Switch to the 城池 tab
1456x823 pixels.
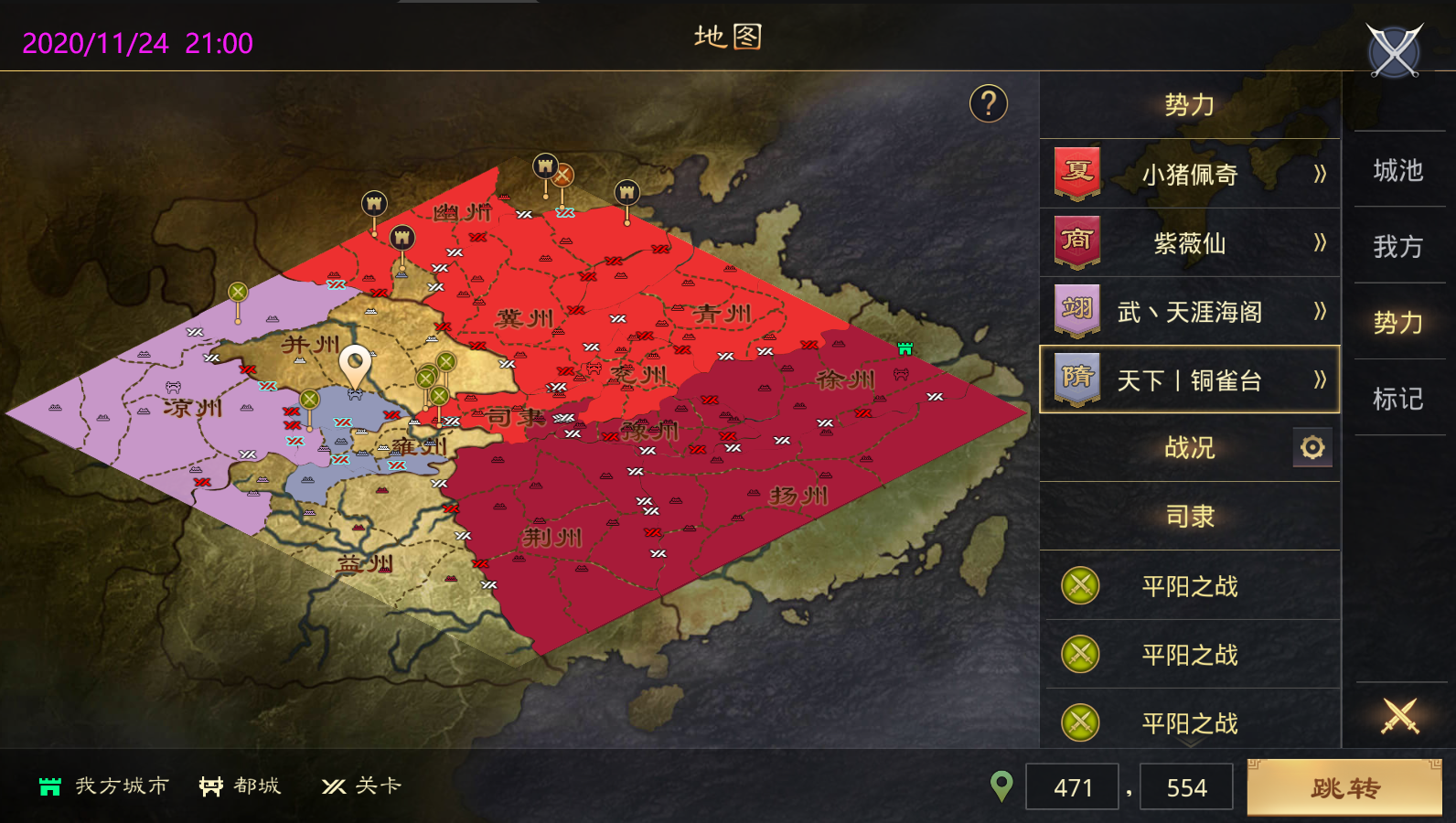pos(1397,171)
